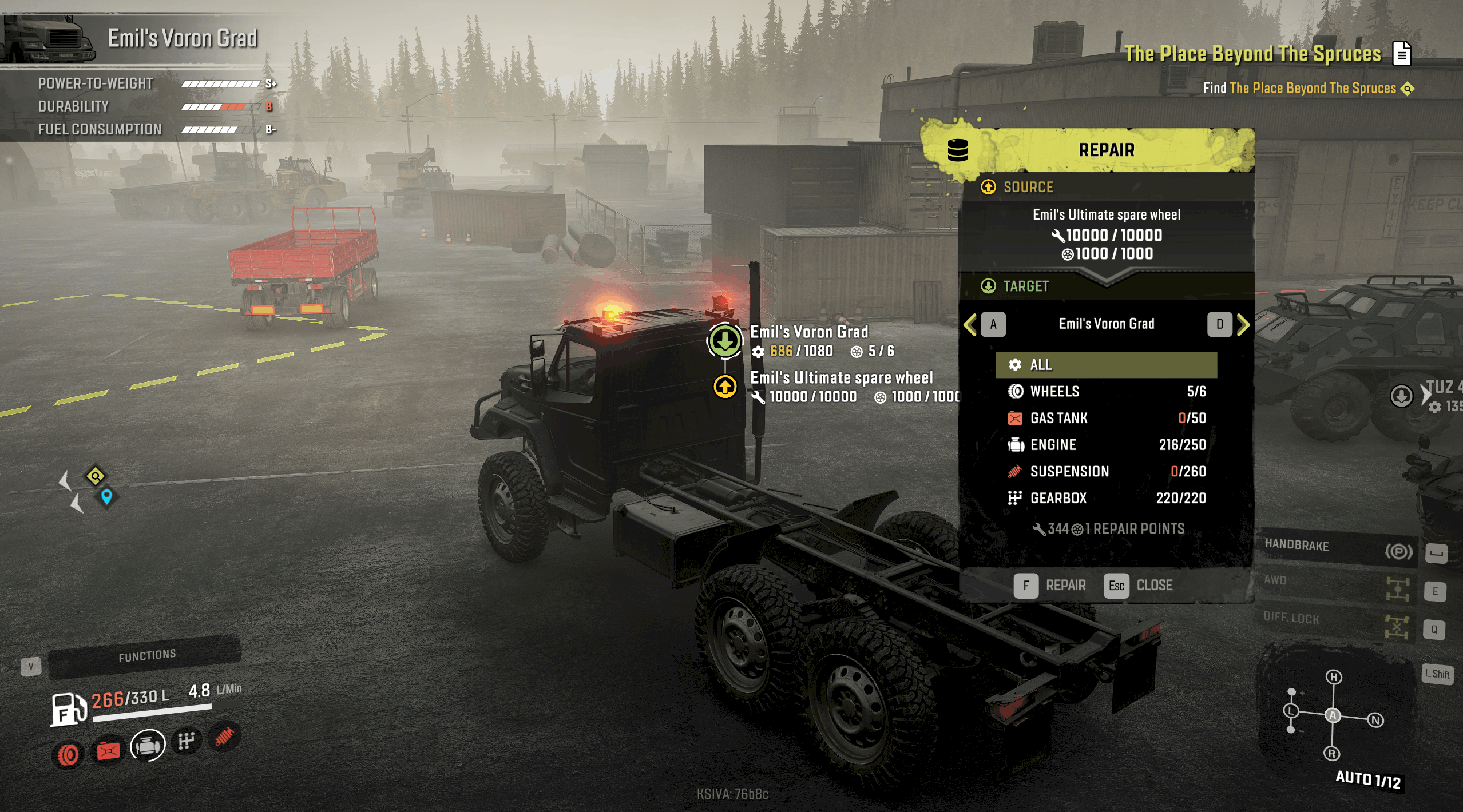This screenshot has width=1463, height=812.
Task: Select the ALL repair row
Action: click(x=1106, y=365)
